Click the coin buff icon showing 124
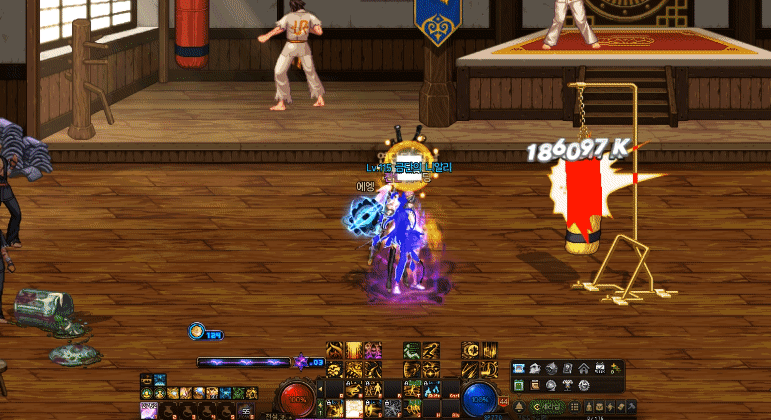771x420 pixels. [x=197, y=332]
